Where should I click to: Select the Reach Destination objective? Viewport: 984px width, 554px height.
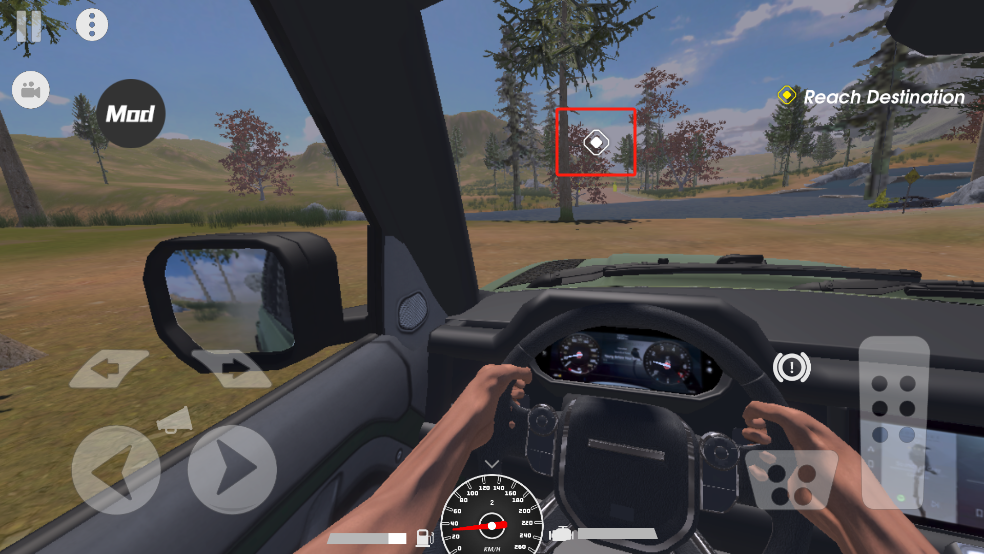click(871, 97)
